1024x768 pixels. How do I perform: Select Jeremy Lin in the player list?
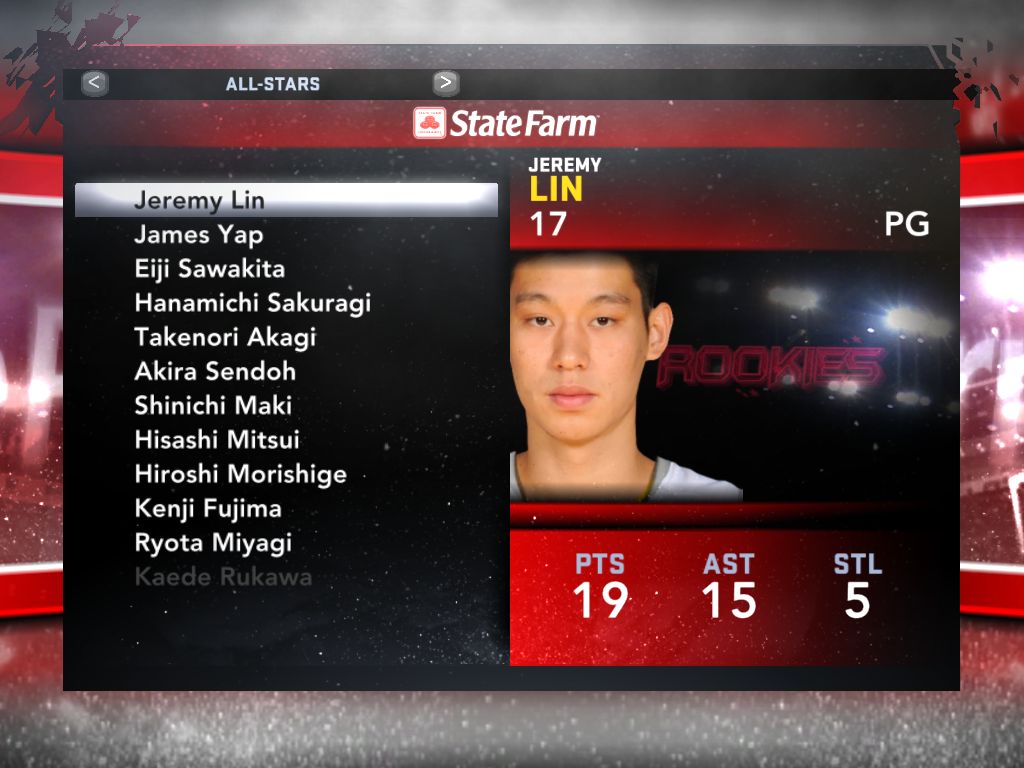199,201
